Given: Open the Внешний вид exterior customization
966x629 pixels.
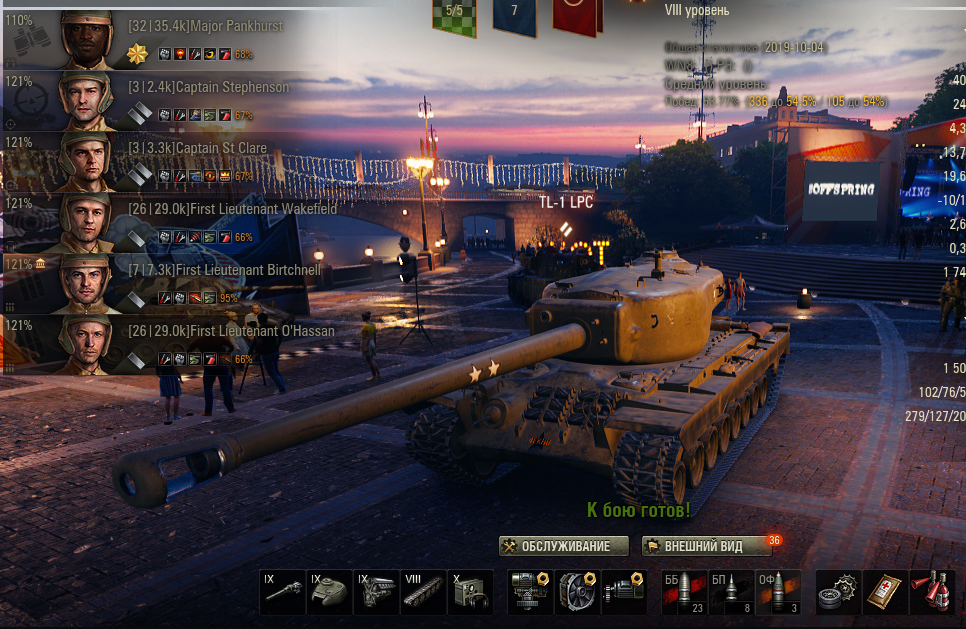Looking at the screenshot, I should (707, 546).
